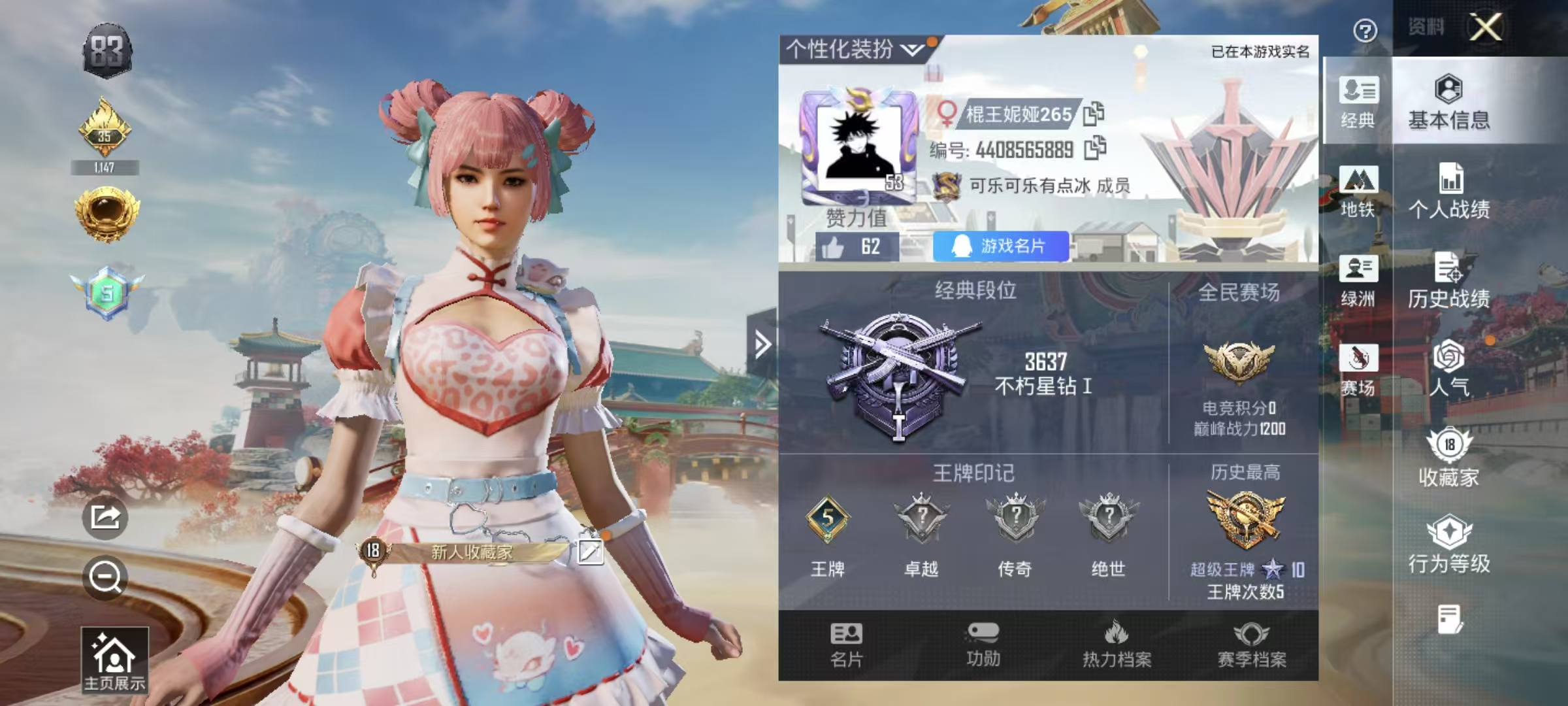Viewport: 1568px width, 706px height.
Task: Copy the player ID 4408565889
Action: (x=1095, y=149)
